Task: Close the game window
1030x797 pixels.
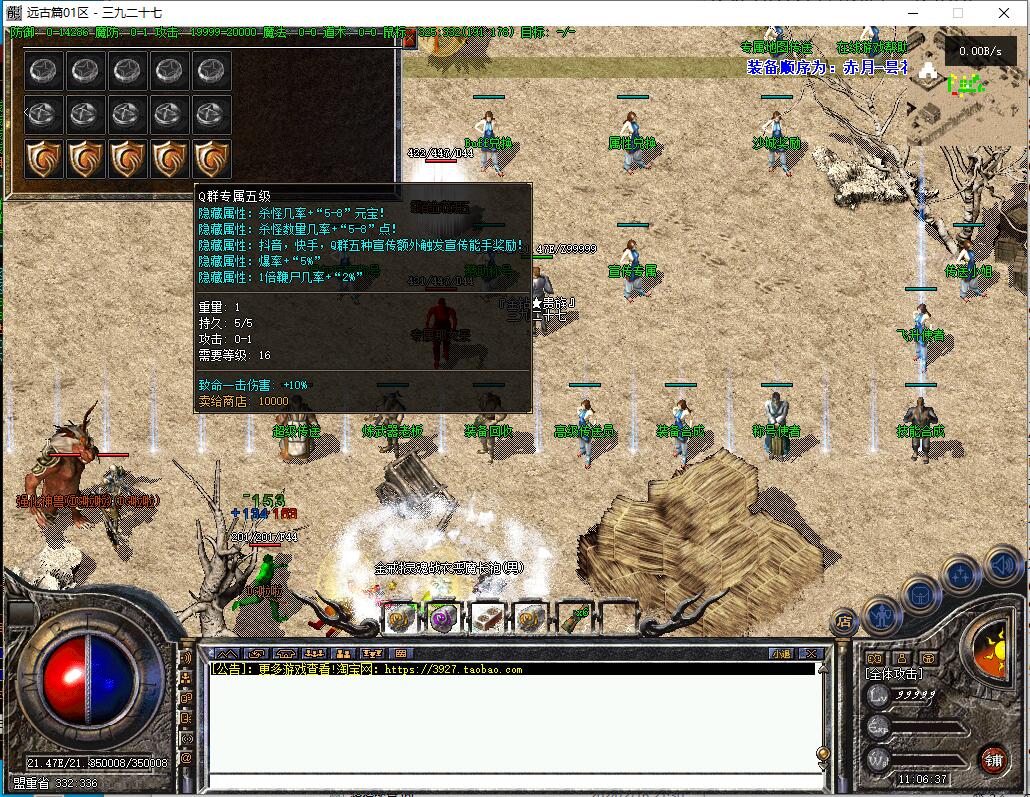Action: click(x=1004, y=13)
